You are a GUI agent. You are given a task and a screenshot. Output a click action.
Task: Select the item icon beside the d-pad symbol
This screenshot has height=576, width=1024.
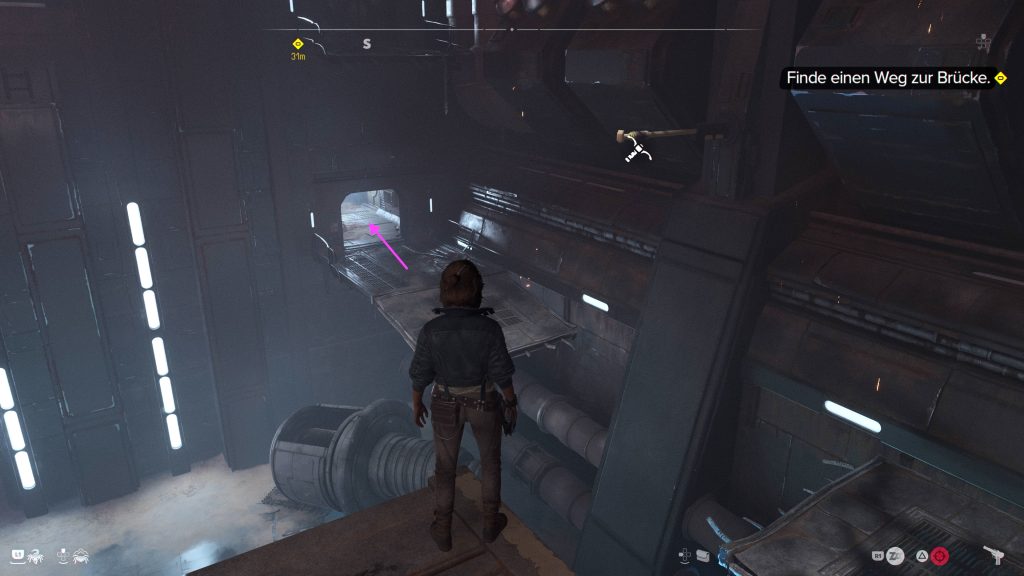(704, 554)
